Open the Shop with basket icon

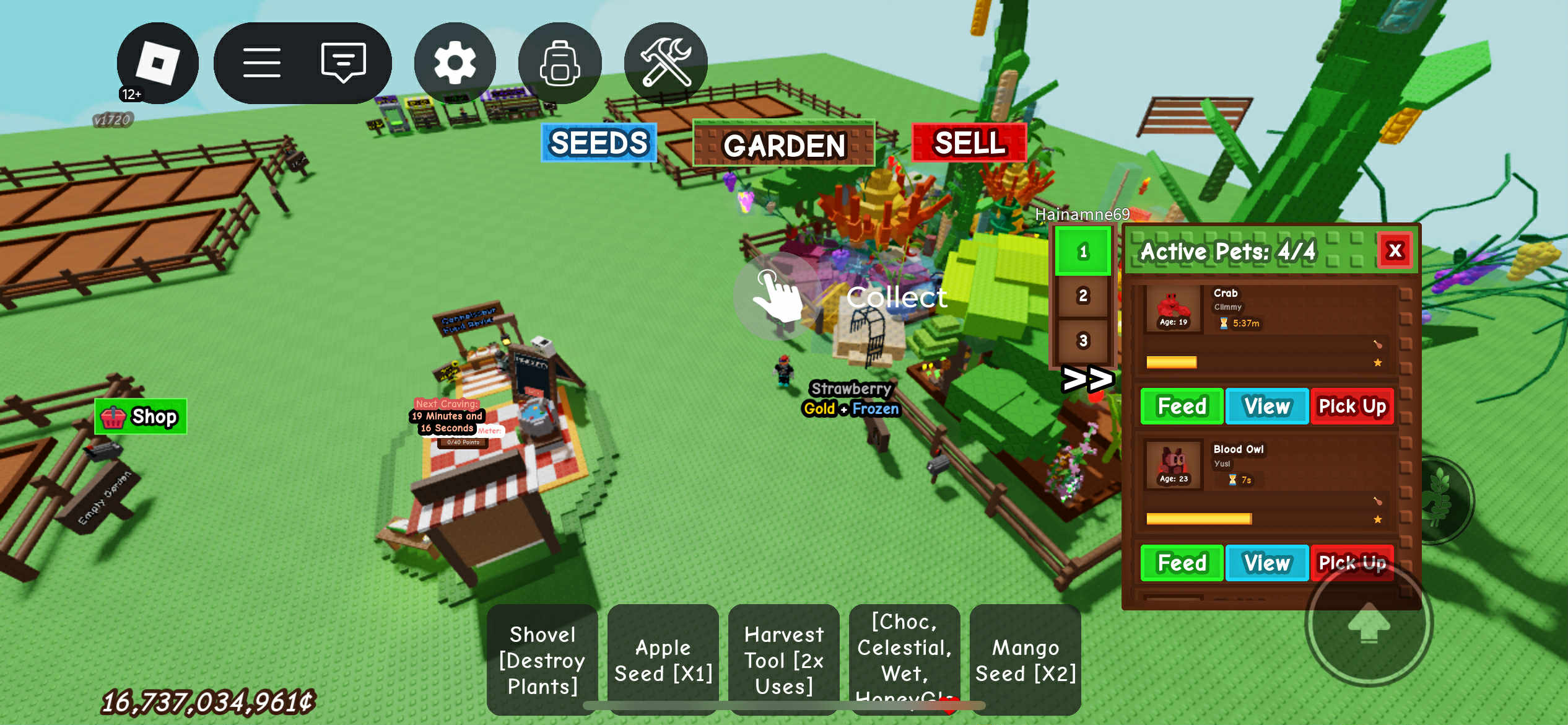(x=141, y=416)
